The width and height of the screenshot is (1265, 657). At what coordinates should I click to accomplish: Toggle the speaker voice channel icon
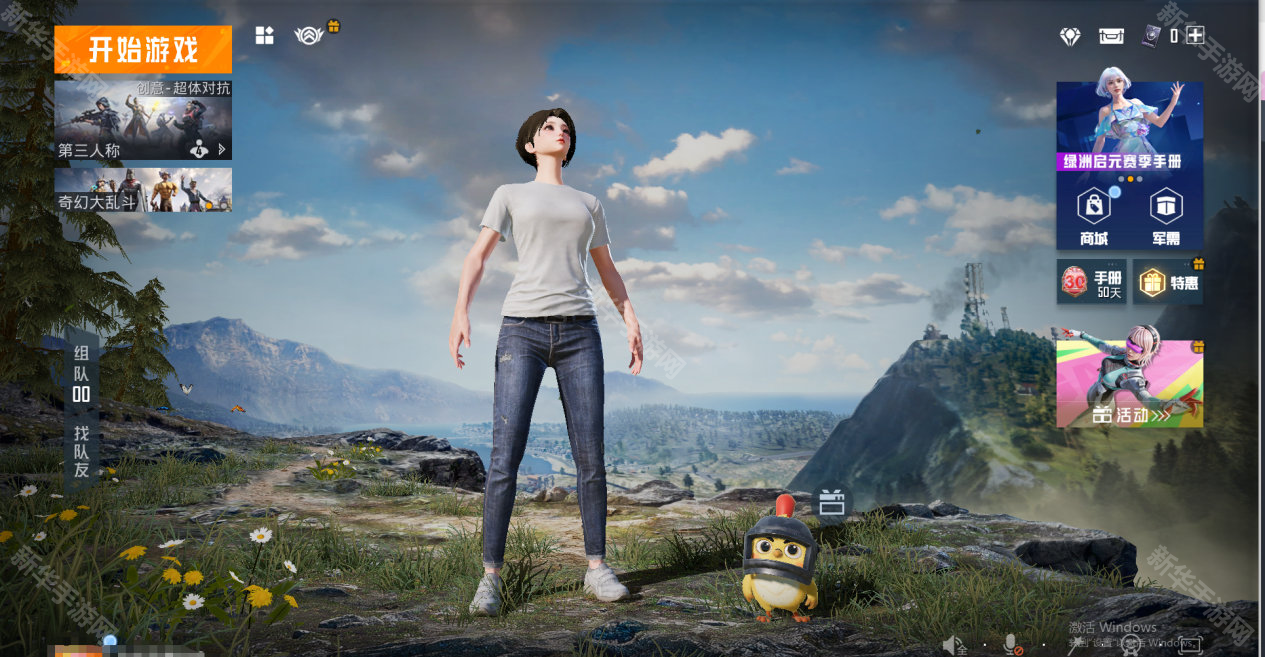(954, 646)
